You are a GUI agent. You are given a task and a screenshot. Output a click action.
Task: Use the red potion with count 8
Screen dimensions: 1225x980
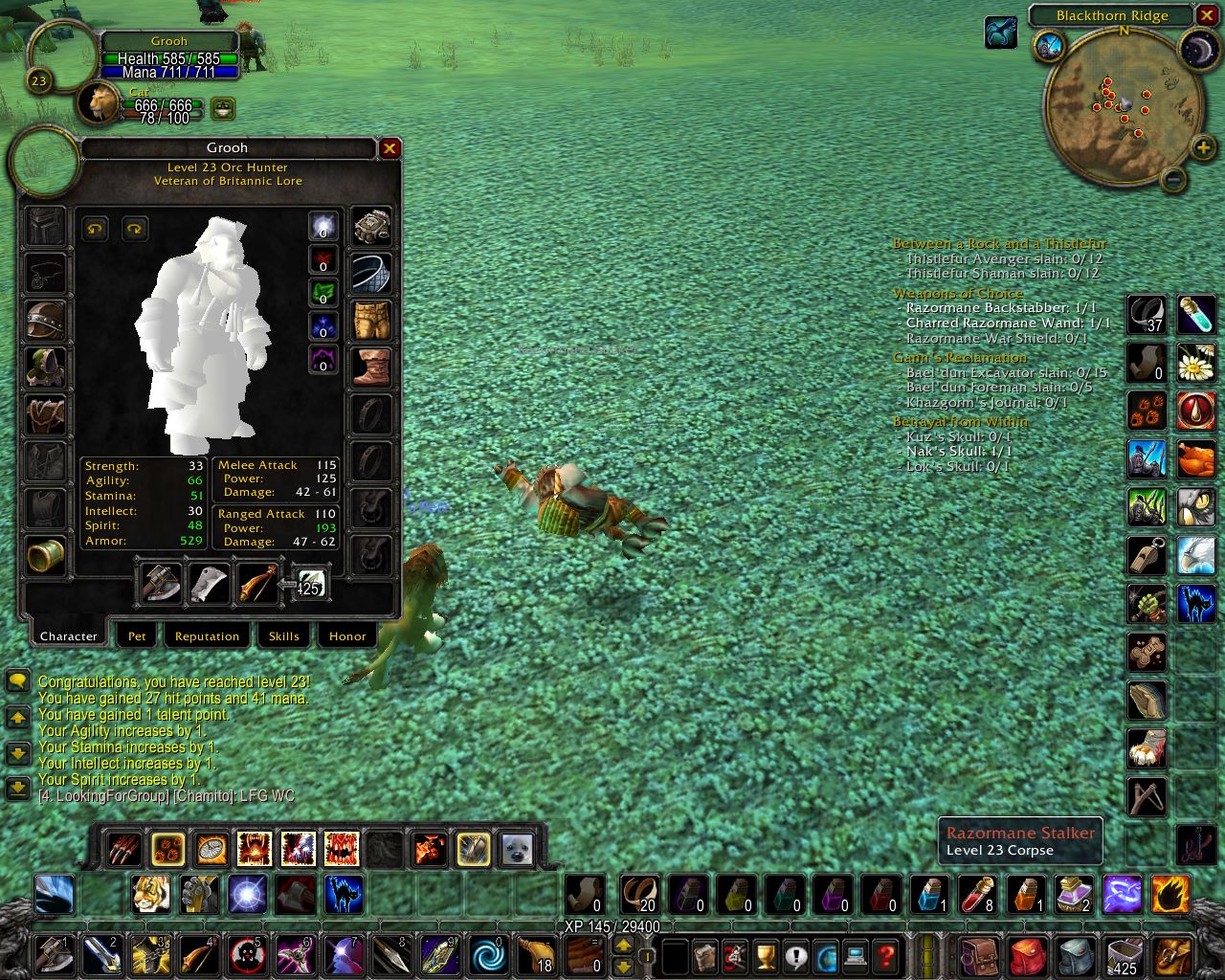(x=977, y=895)
